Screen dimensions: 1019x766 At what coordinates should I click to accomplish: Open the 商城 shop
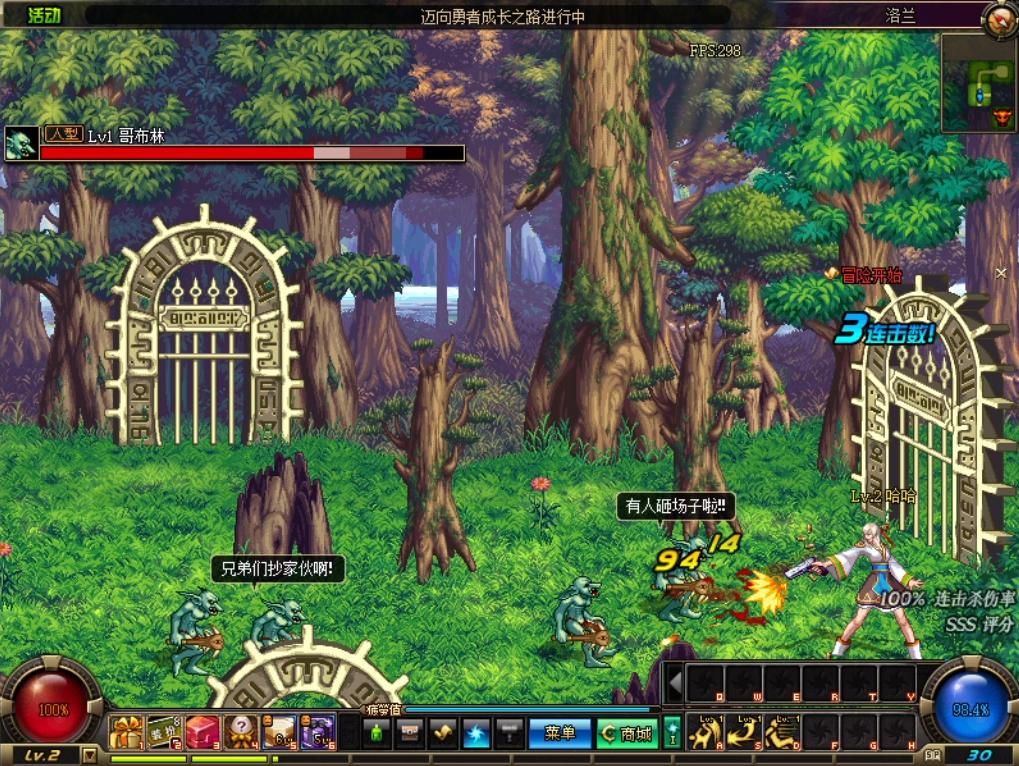point(626,734)
